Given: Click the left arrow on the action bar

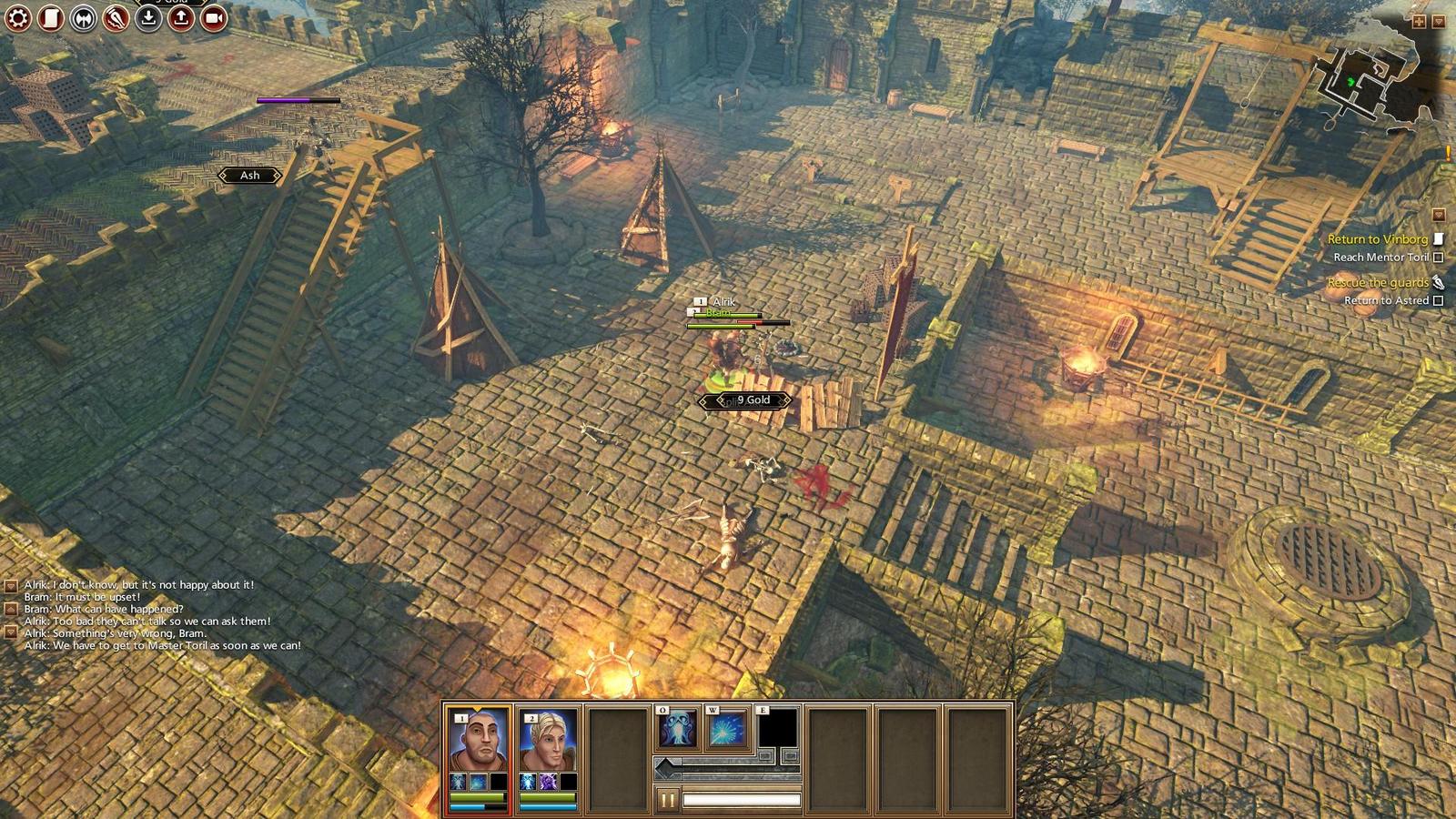Looking at the screenshot, I should pyautogui.click(x=665, y=767).
